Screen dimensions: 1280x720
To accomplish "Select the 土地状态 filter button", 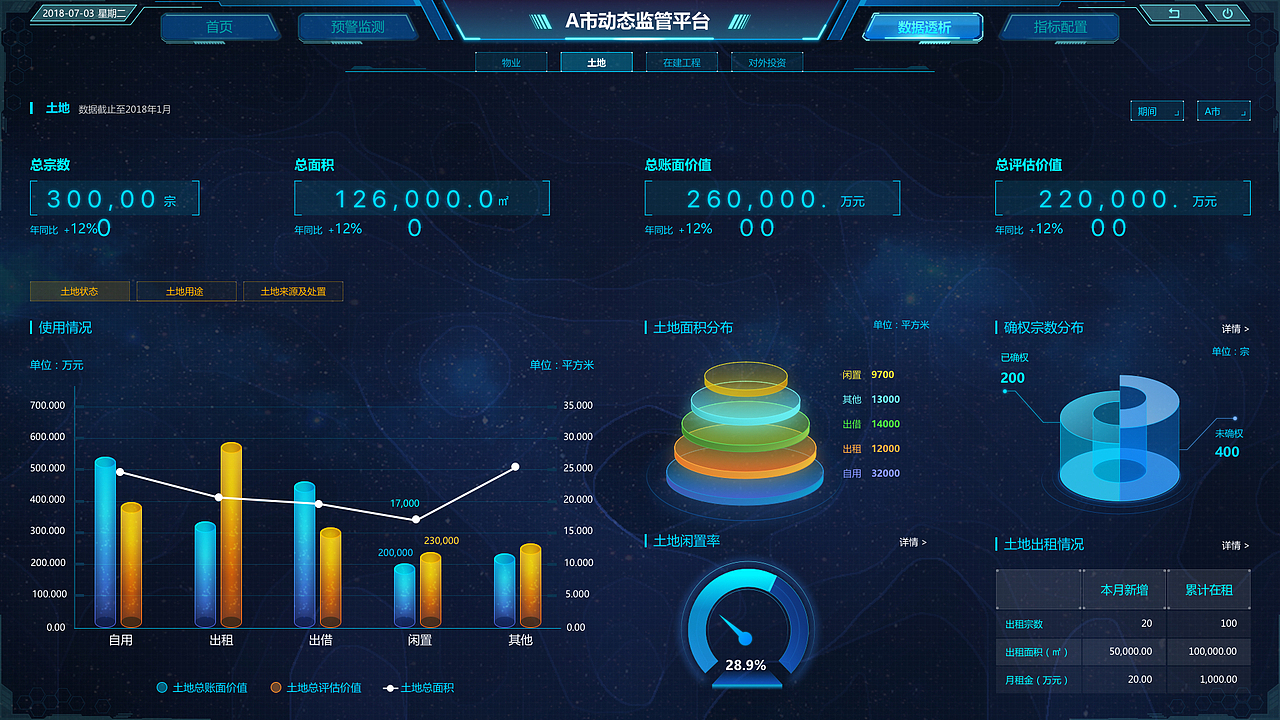I will [80, 291].
